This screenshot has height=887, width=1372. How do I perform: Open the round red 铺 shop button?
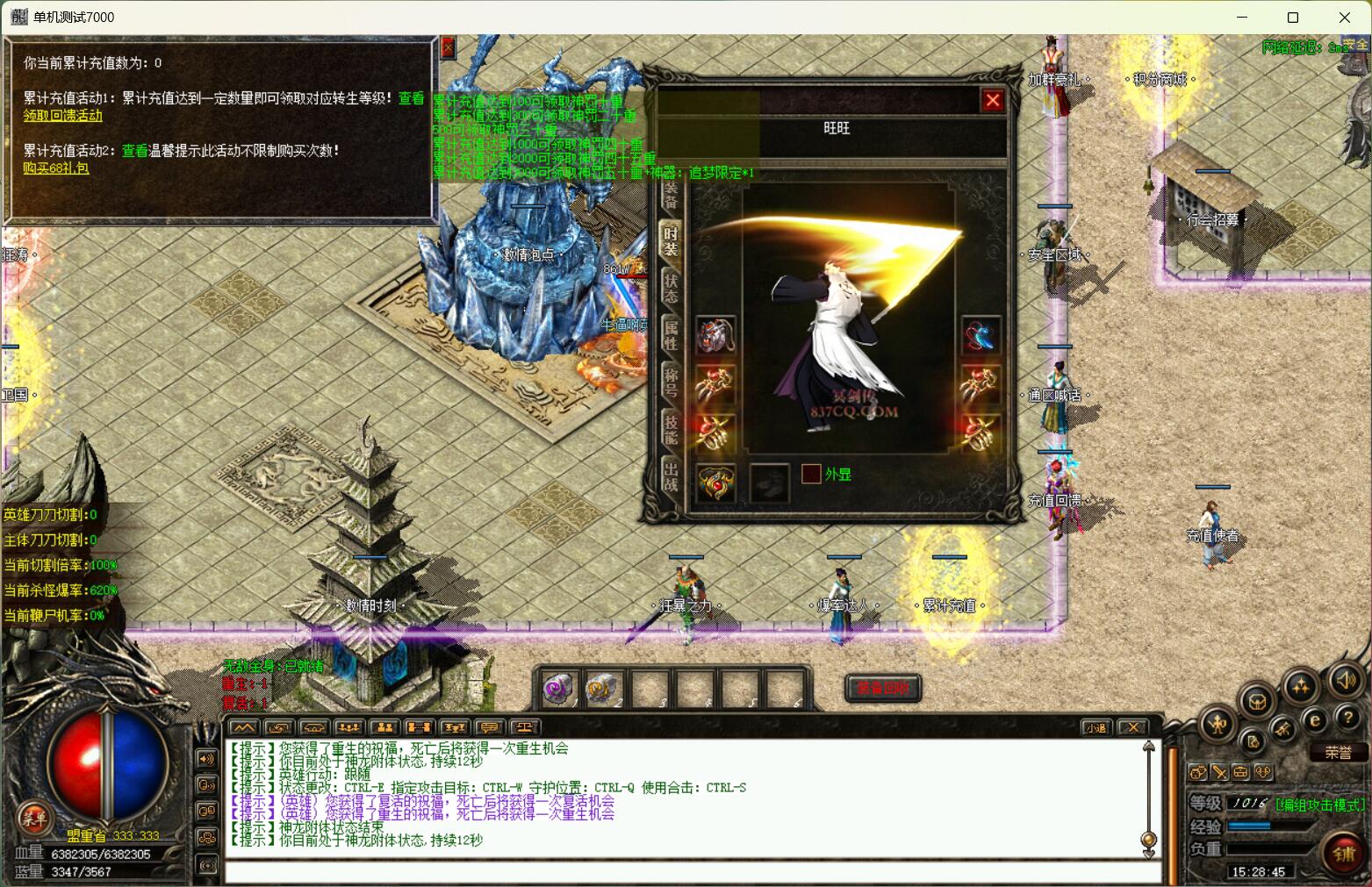pos(1343,854)
